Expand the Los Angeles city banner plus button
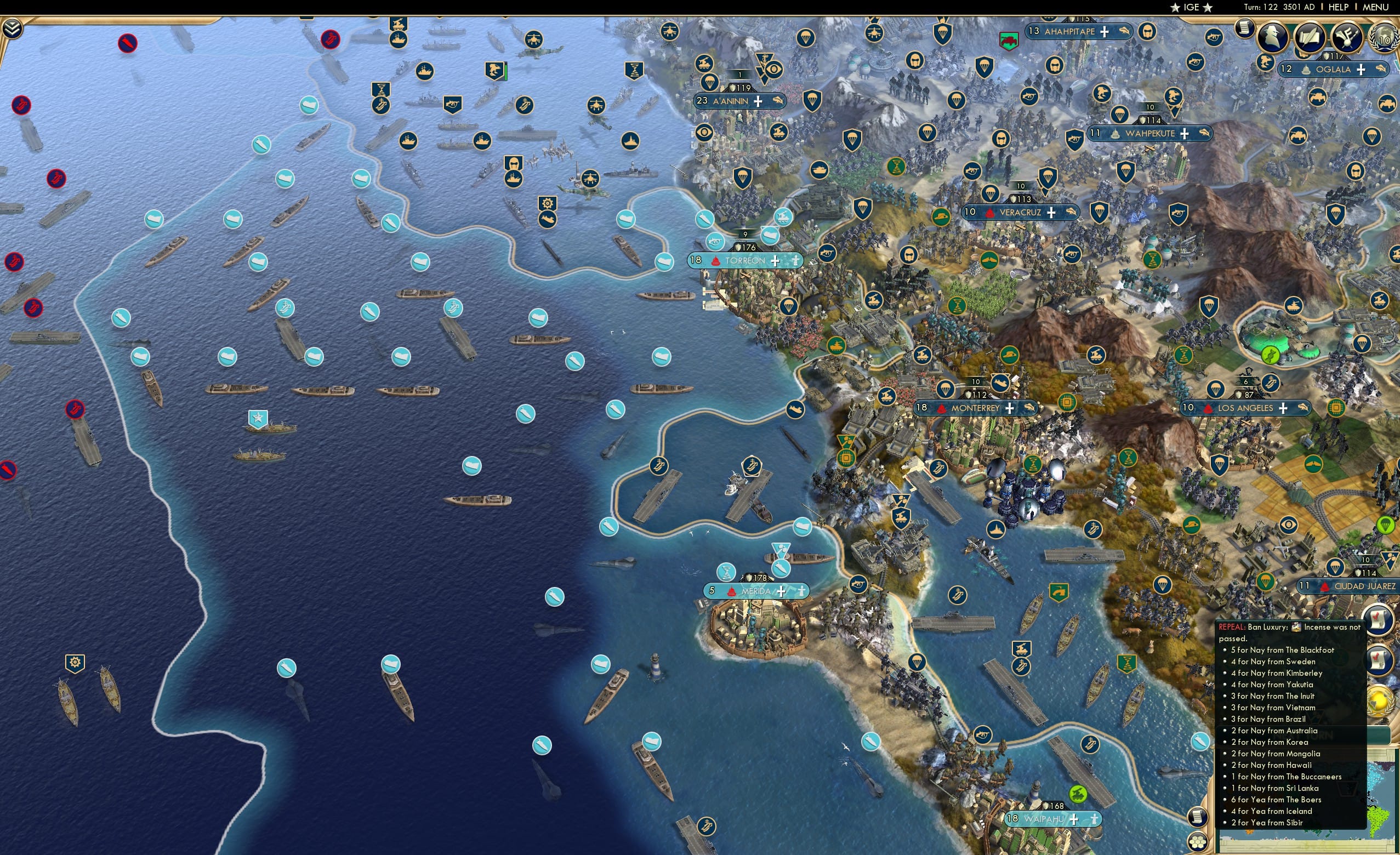The width and height of the screenshot is (1400, 855). pyautogui.click(x=1283, y=408)
